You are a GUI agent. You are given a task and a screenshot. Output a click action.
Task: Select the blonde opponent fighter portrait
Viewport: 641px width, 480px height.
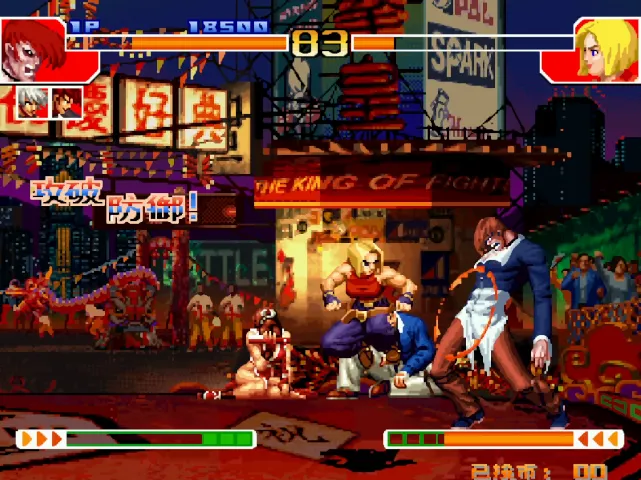598,47
